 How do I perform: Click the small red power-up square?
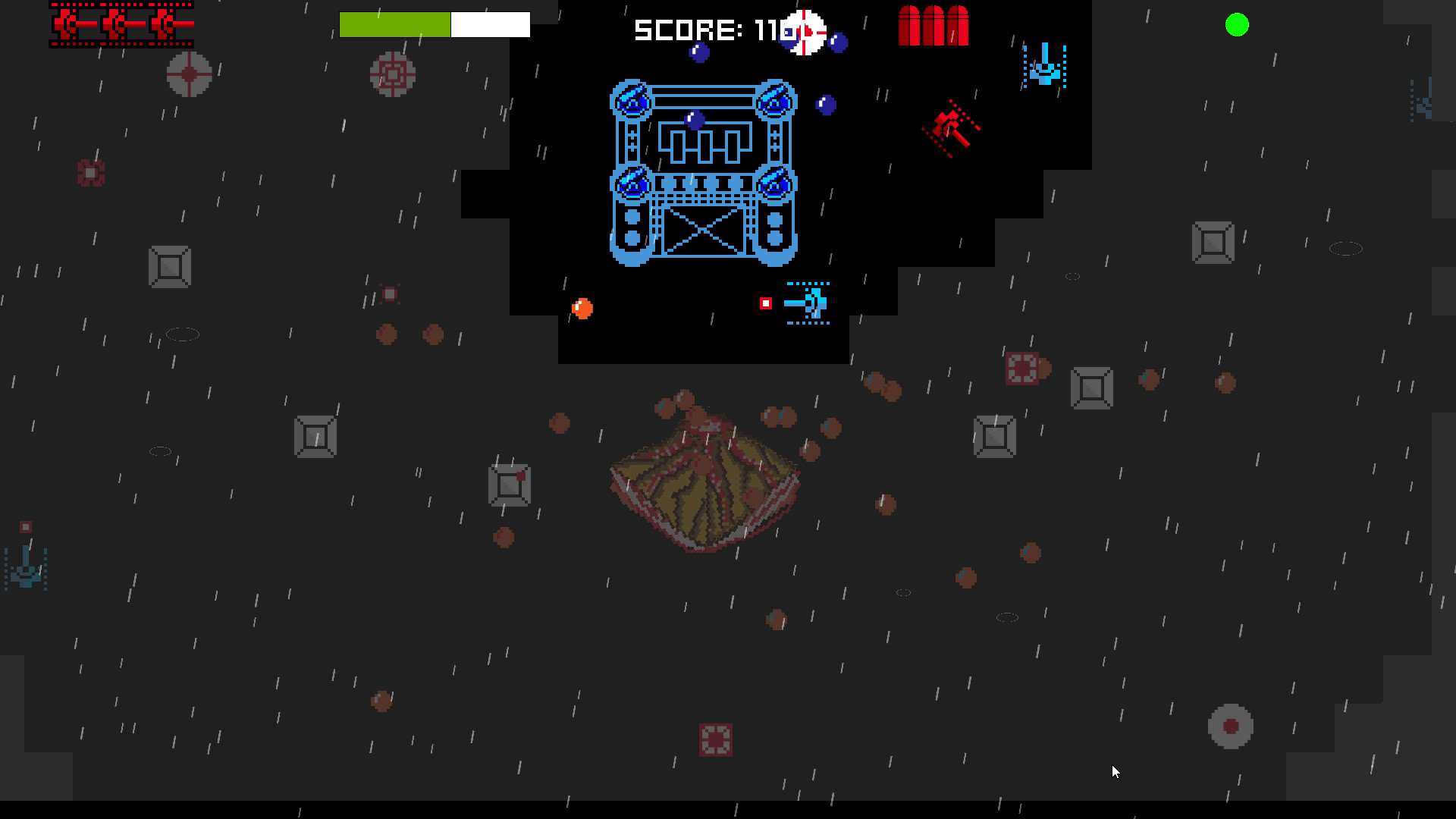pos(764,303)
